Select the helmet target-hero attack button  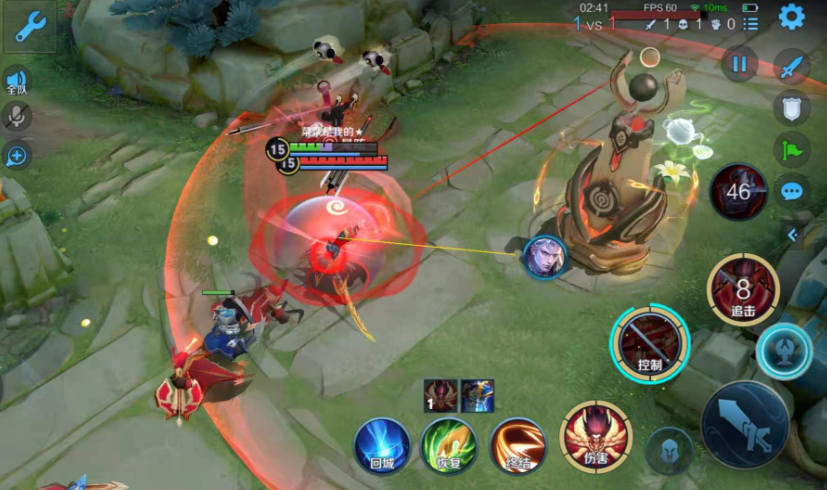[669, 451]
